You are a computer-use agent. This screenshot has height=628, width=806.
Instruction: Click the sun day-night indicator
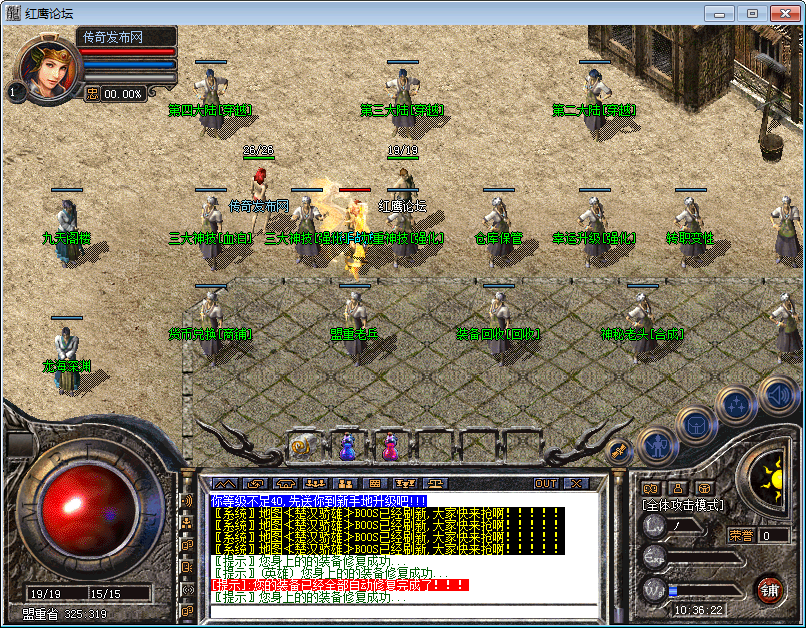coord(771,474)
